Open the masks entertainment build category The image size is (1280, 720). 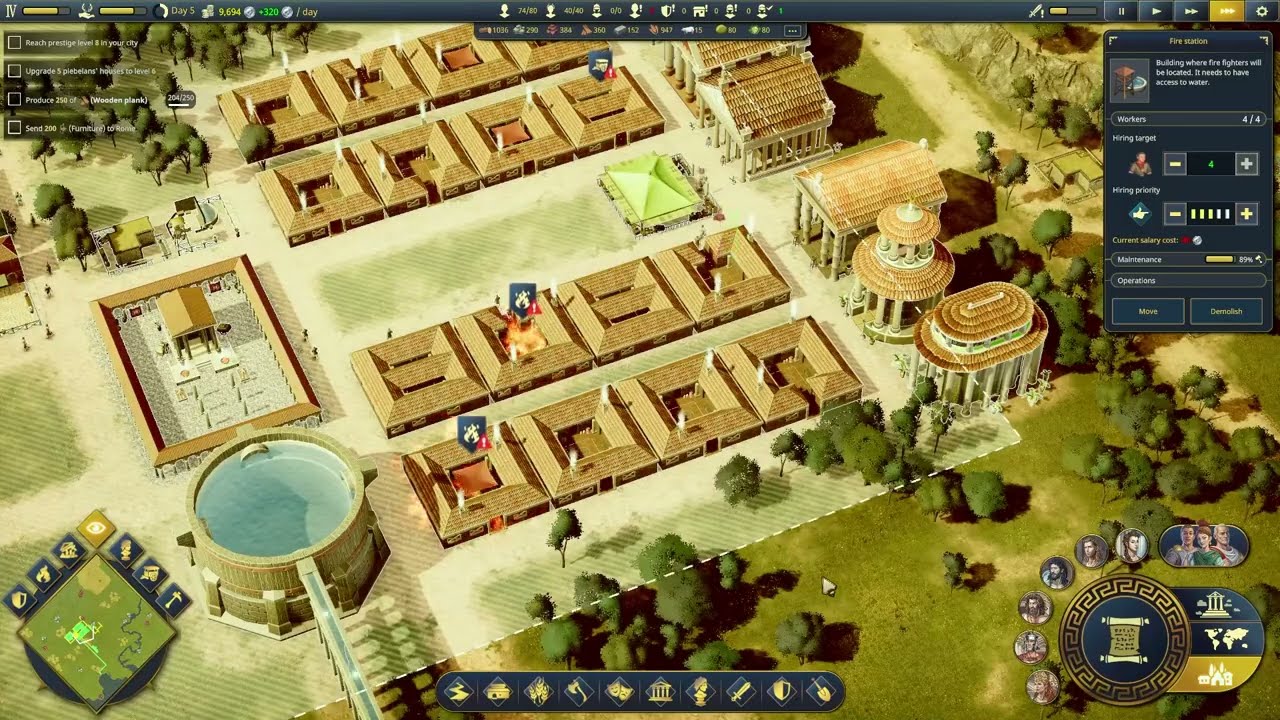619,691
